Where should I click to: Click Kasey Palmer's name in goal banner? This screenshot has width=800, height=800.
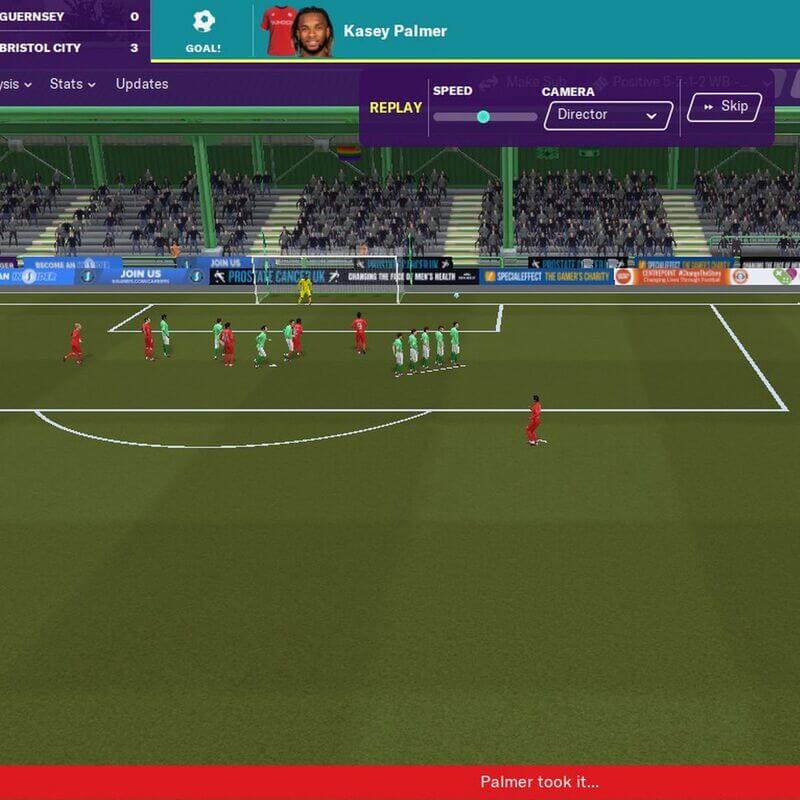[x=395, y=31]
